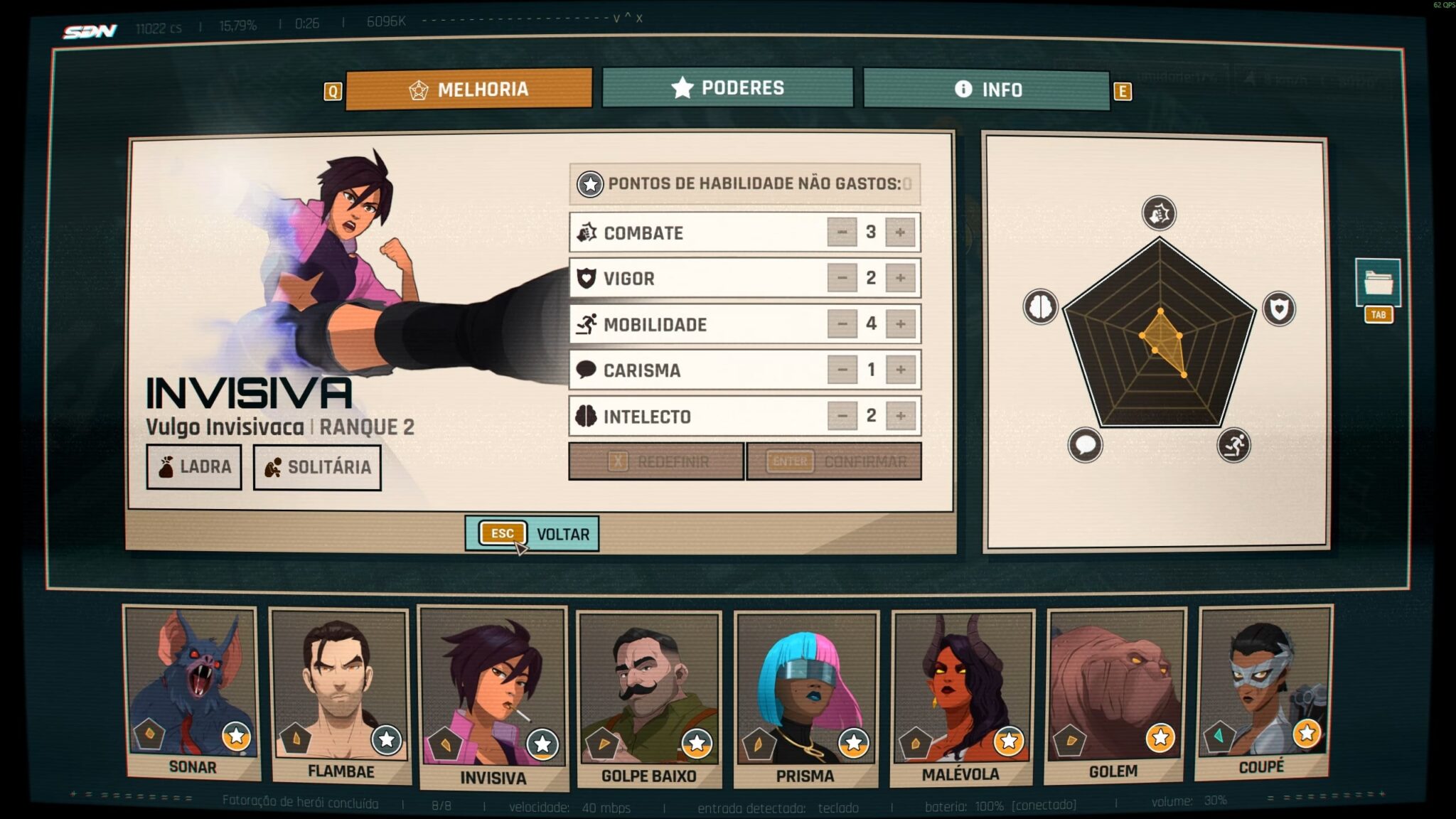Select the Sonar hero card
The height and width of the screenshot is (819, 1456).
[x=192, y=693]
